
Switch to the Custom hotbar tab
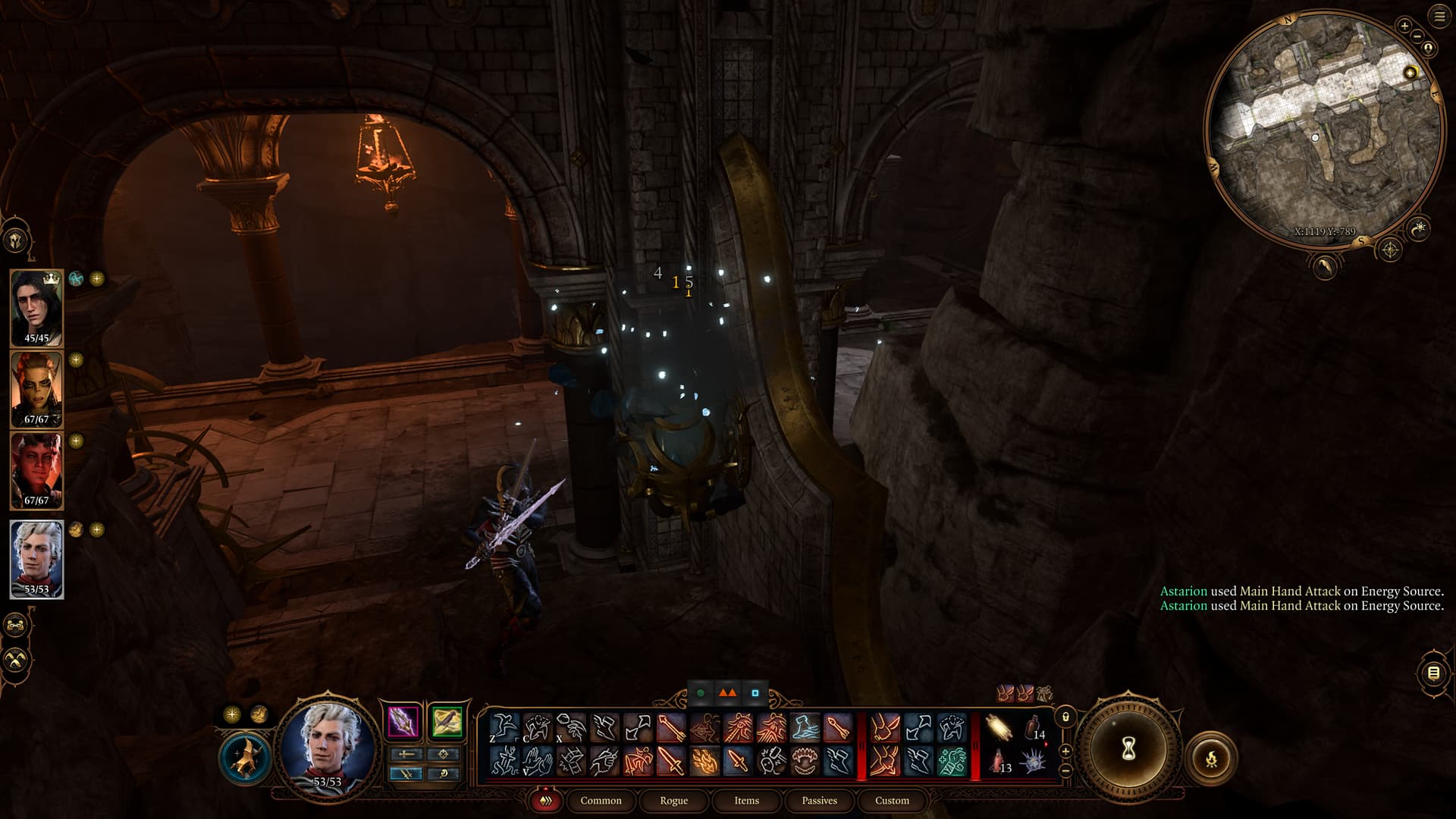pos(892,800)
